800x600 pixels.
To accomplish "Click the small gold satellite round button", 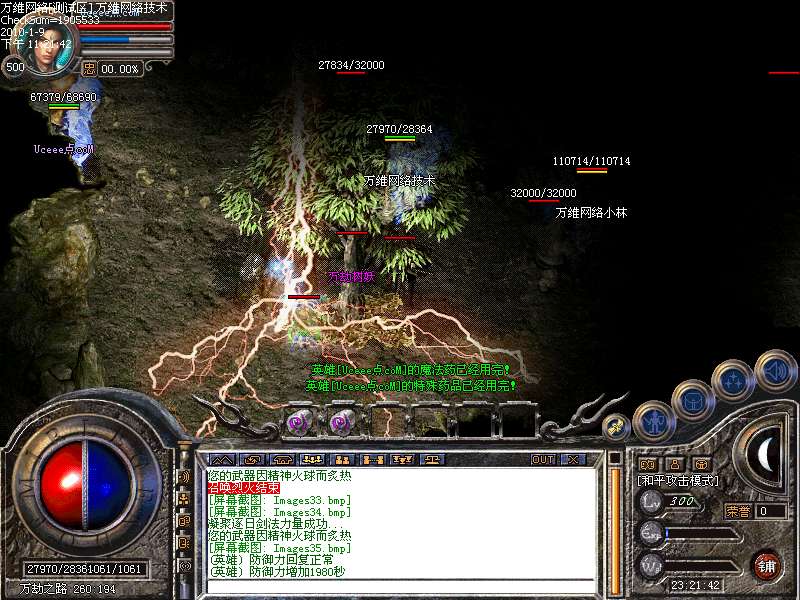I will coord(617,427).
